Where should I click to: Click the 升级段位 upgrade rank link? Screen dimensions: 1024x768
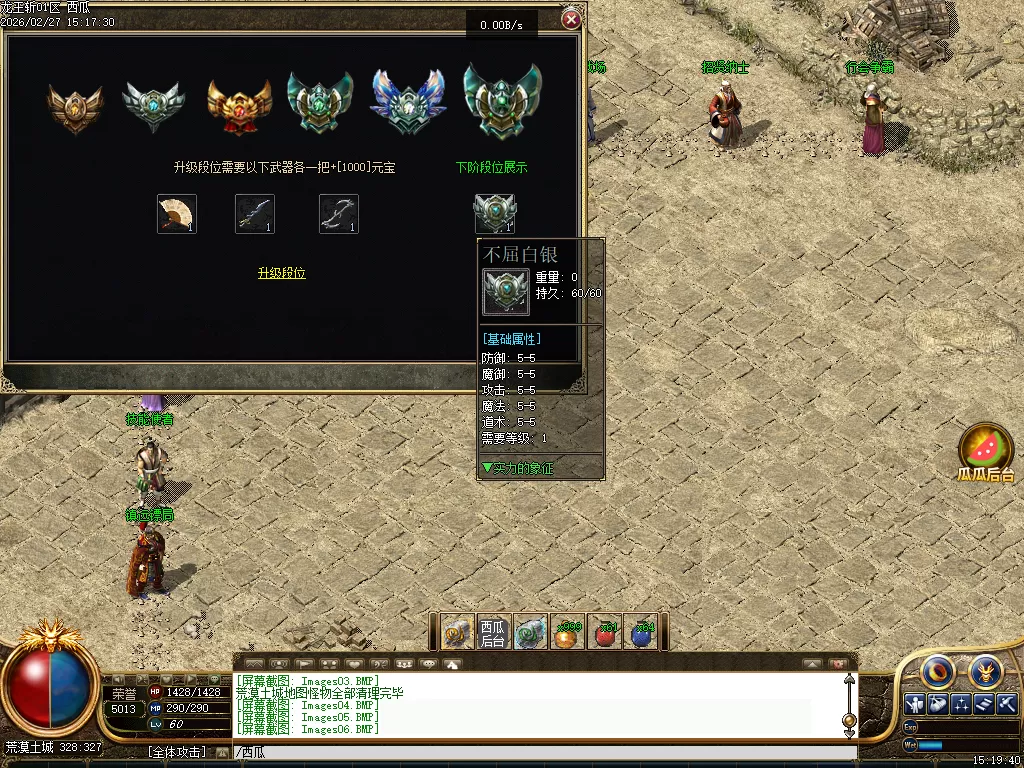point(282,273)
